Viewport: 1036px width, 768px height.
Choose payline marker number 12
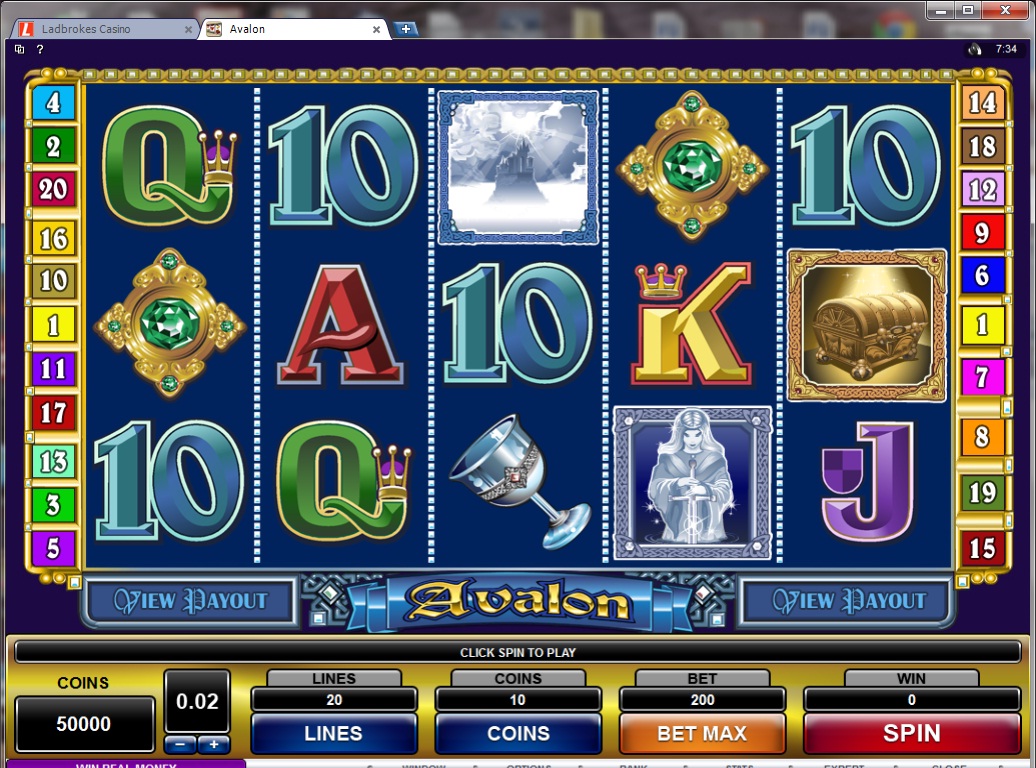pyautogui.click(x=982, y=189)
